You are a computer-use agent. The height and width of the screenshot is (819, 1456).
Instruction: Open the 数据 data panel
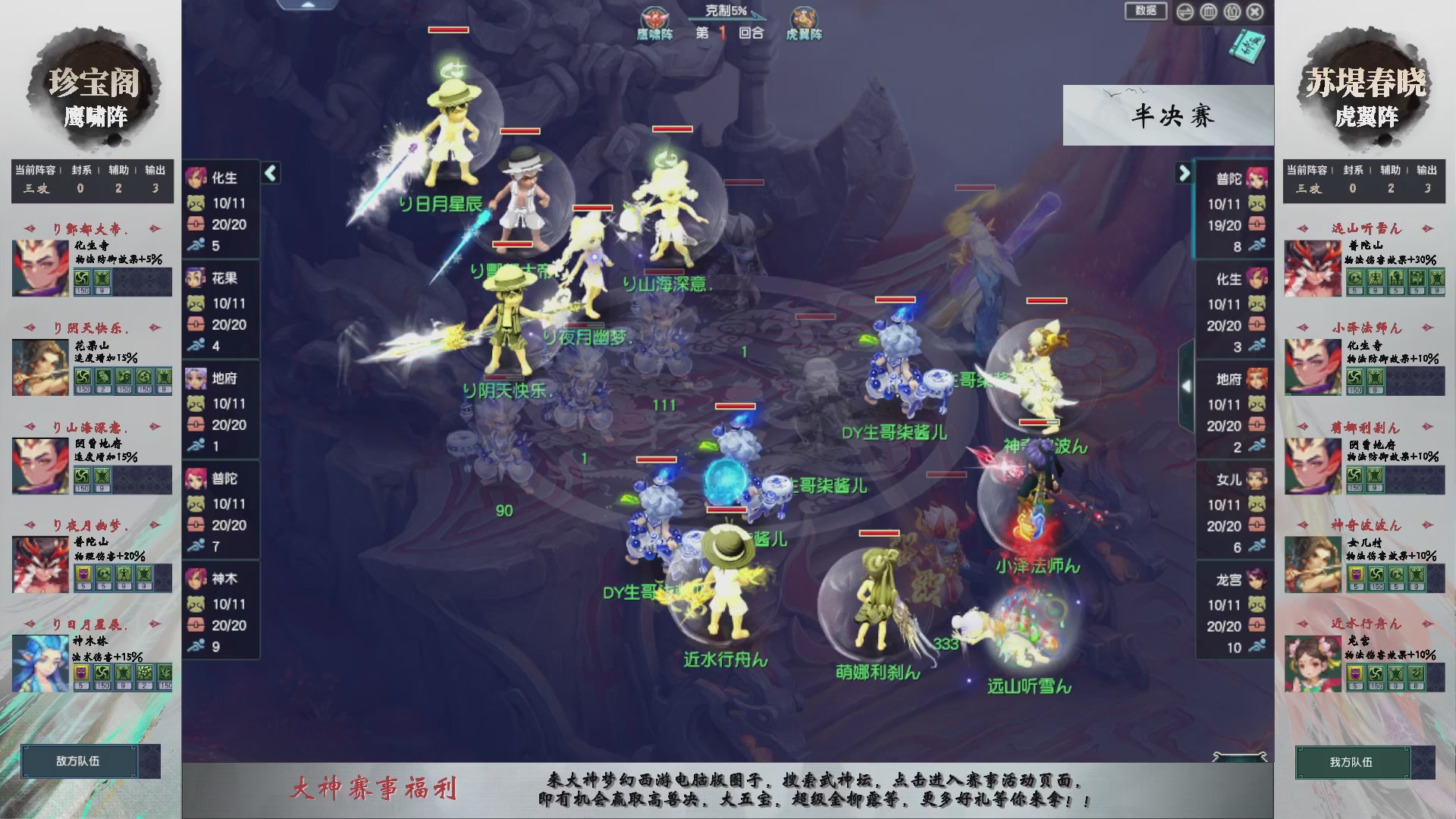click(1146, 12)
